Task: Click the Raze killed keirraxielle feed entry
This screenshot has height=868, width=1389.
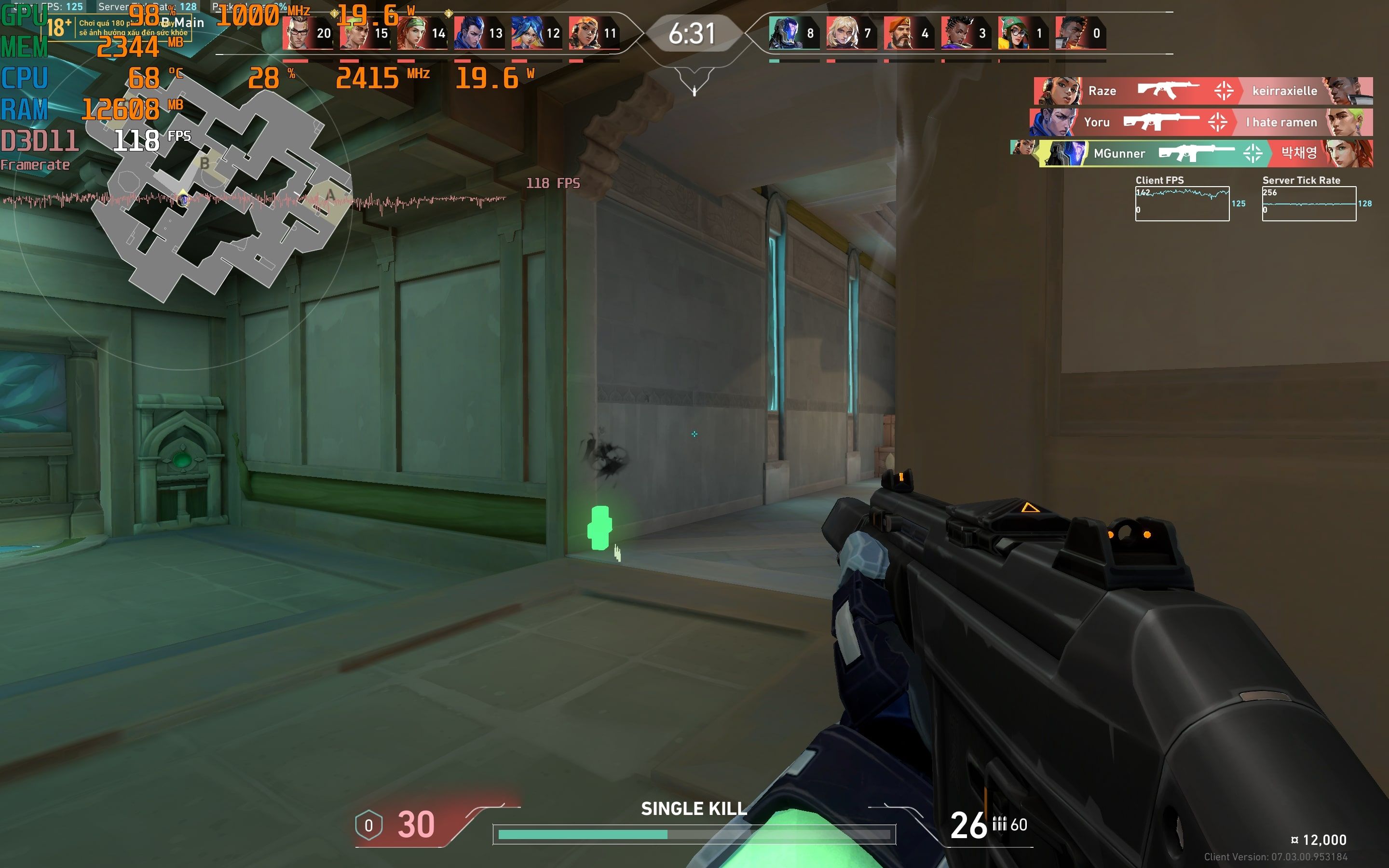Action: pos(1203,91)
